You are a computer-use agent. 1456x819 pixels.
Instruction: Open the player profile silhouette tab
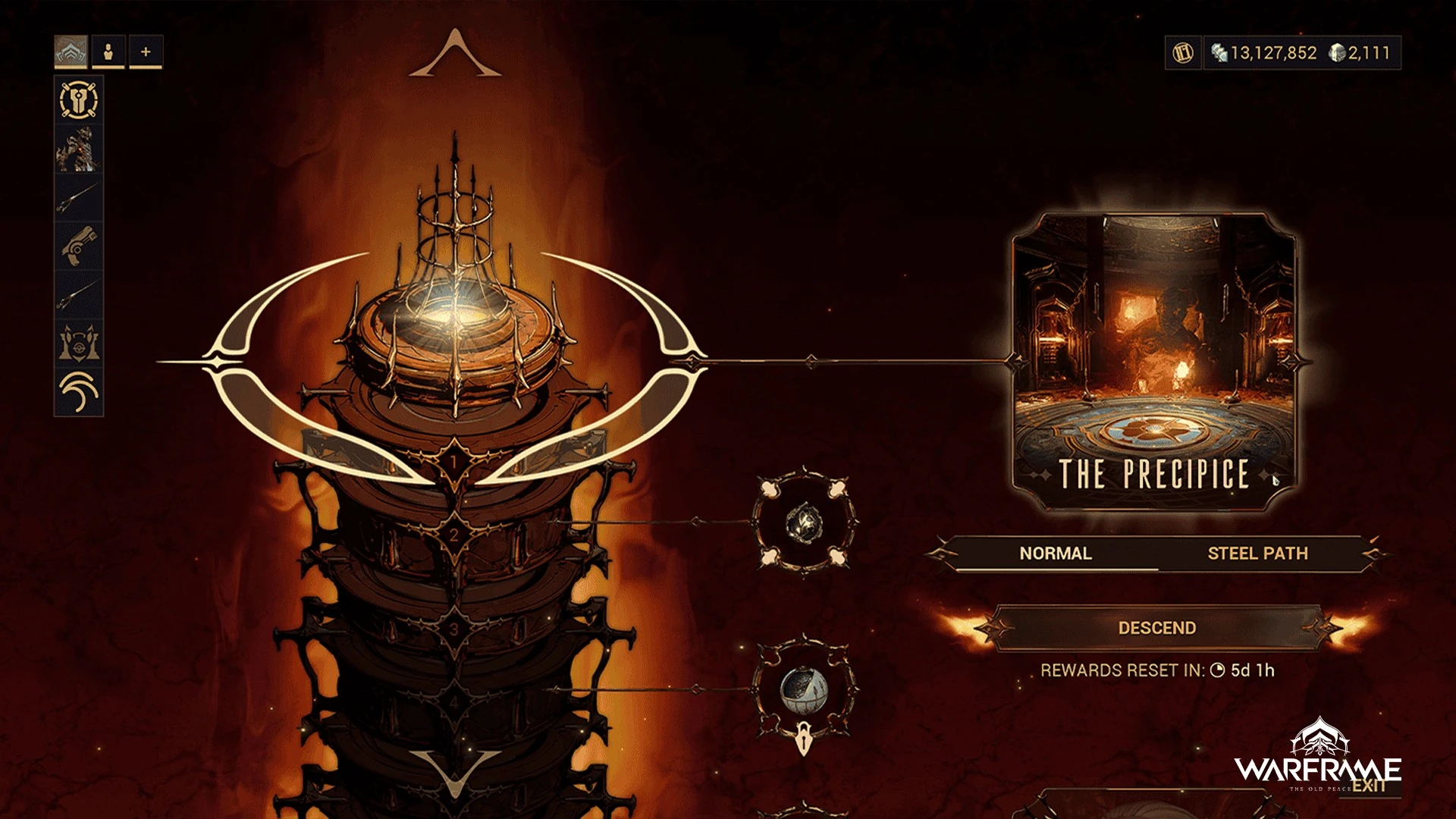[108, 52]
